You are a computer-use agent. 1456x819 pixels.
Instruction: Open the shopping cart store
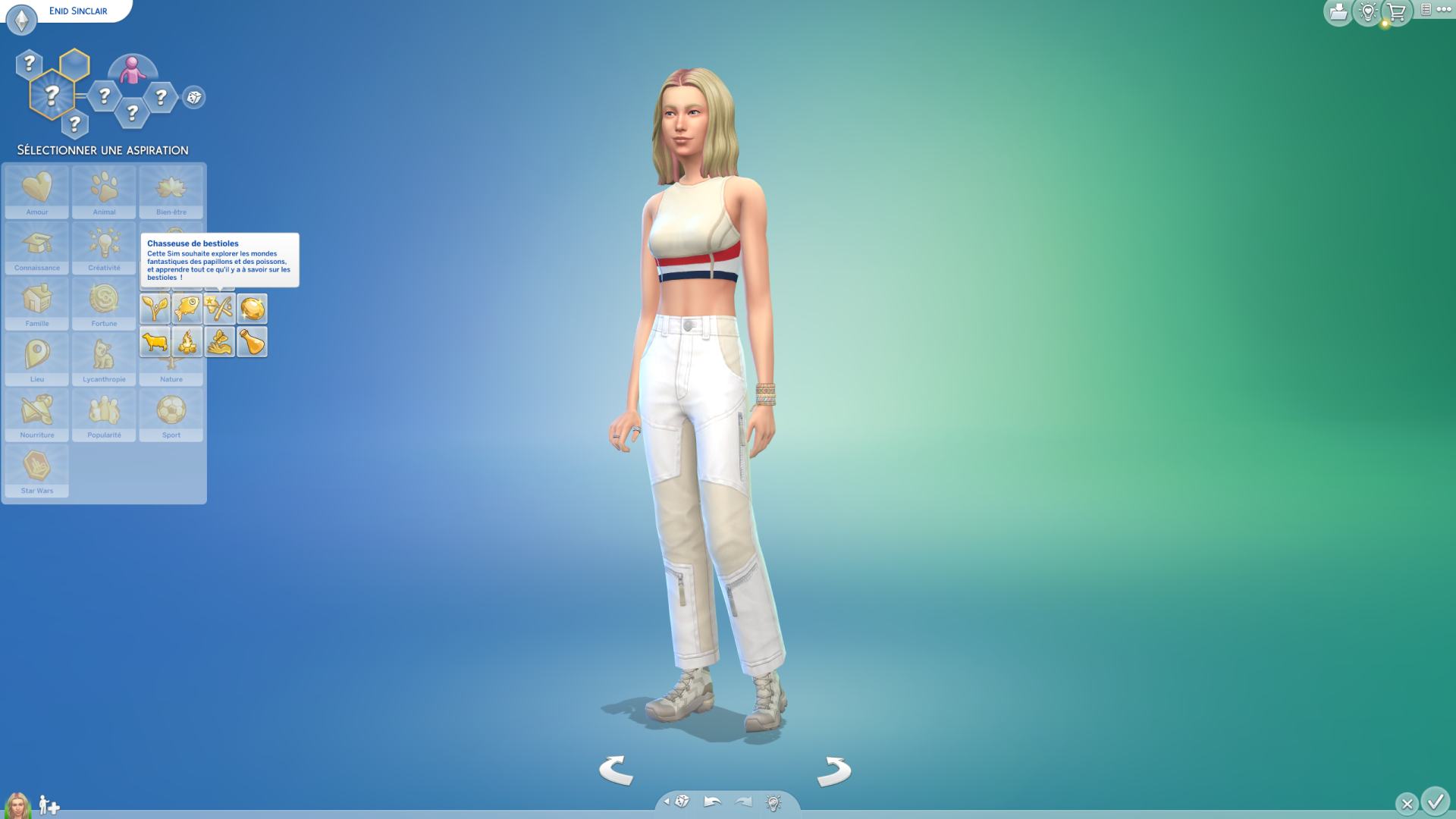1396,12
